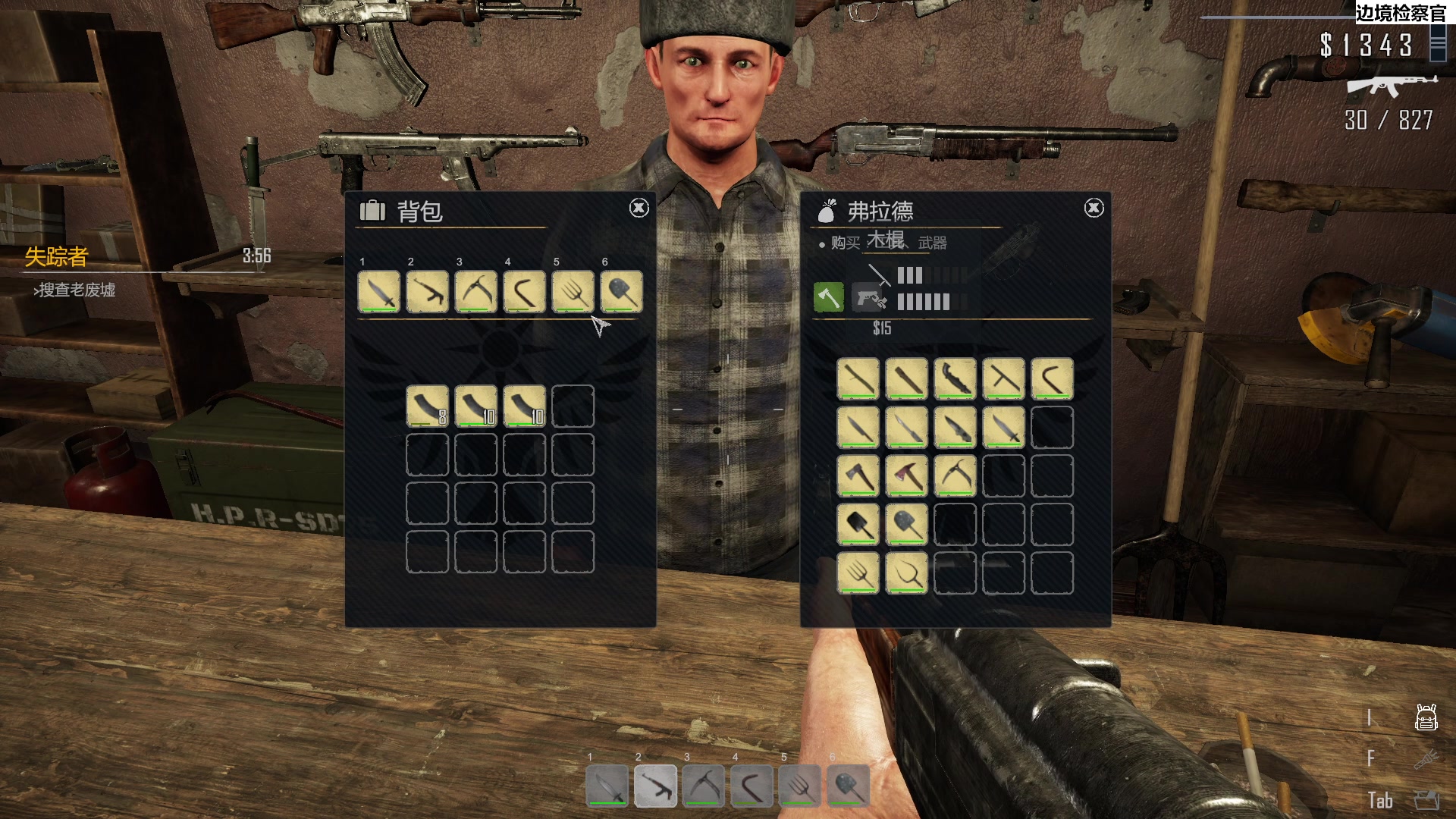The height and width of the screenshot is (819, 1456).
Task: Pick the red fire axe in the shop
Action: click(x=906, y=475)
